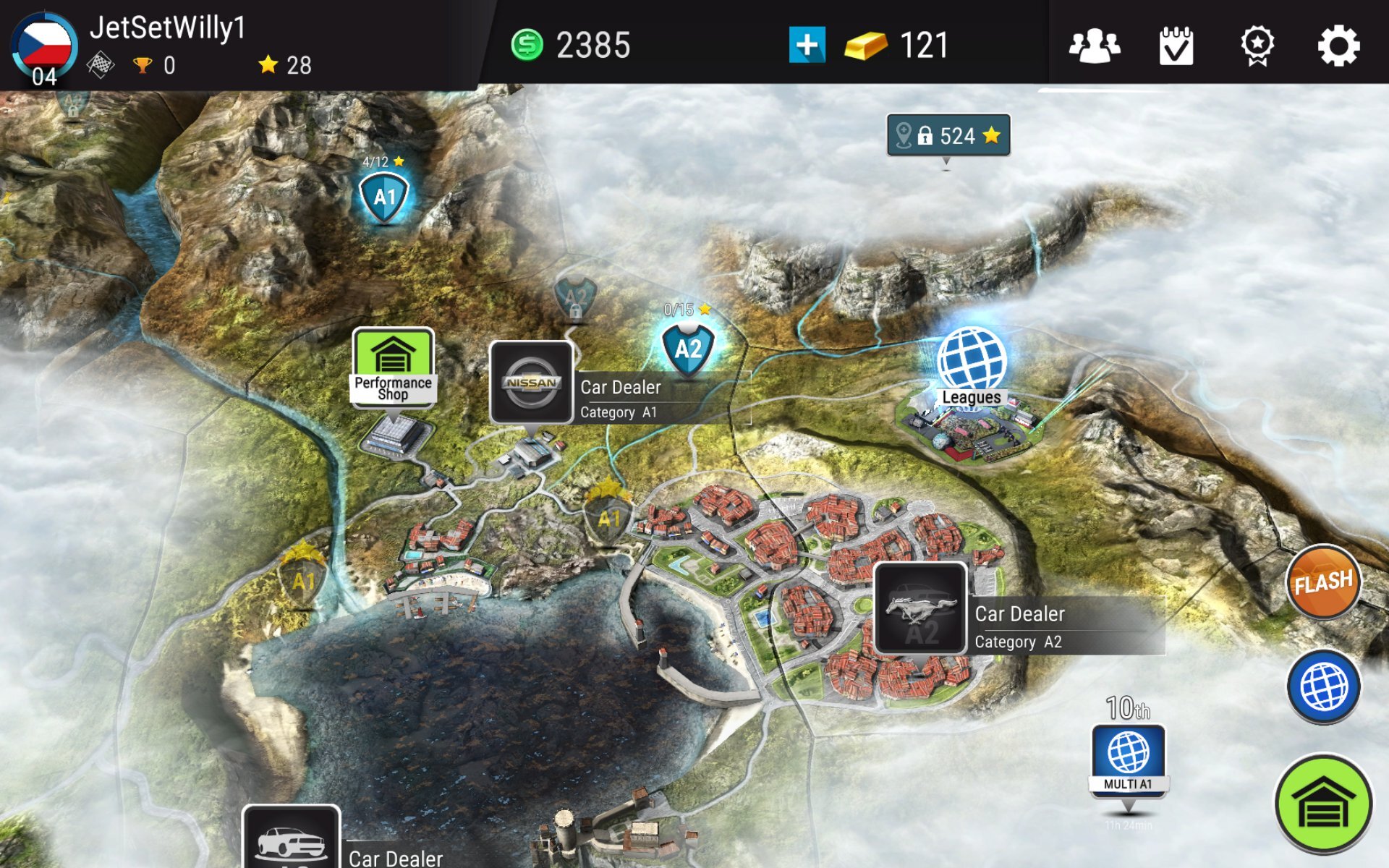Tap the blue globe multiplayer button

(x=1323, y=687)
